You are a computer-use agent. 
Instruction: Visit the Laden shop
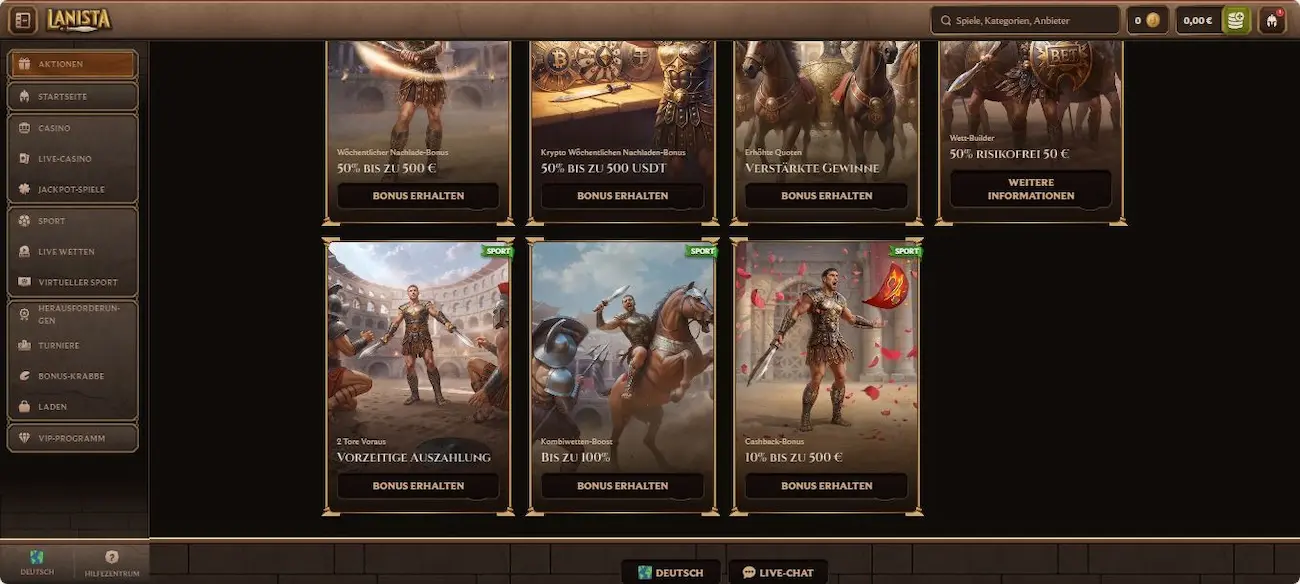tap(72, 407)
